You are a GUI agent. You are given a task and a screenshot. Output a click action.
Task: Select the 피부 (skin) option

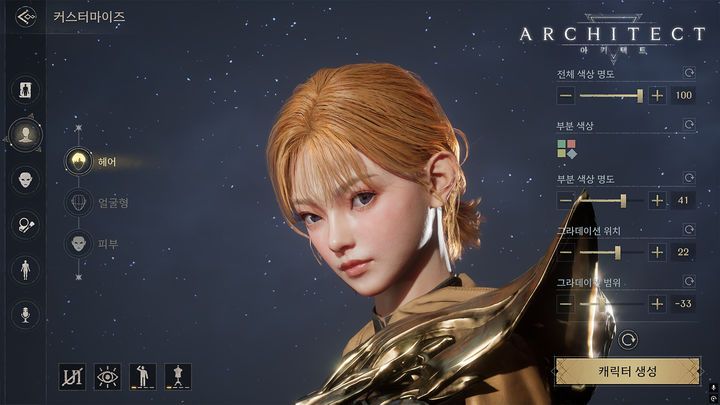pos(79,243)
